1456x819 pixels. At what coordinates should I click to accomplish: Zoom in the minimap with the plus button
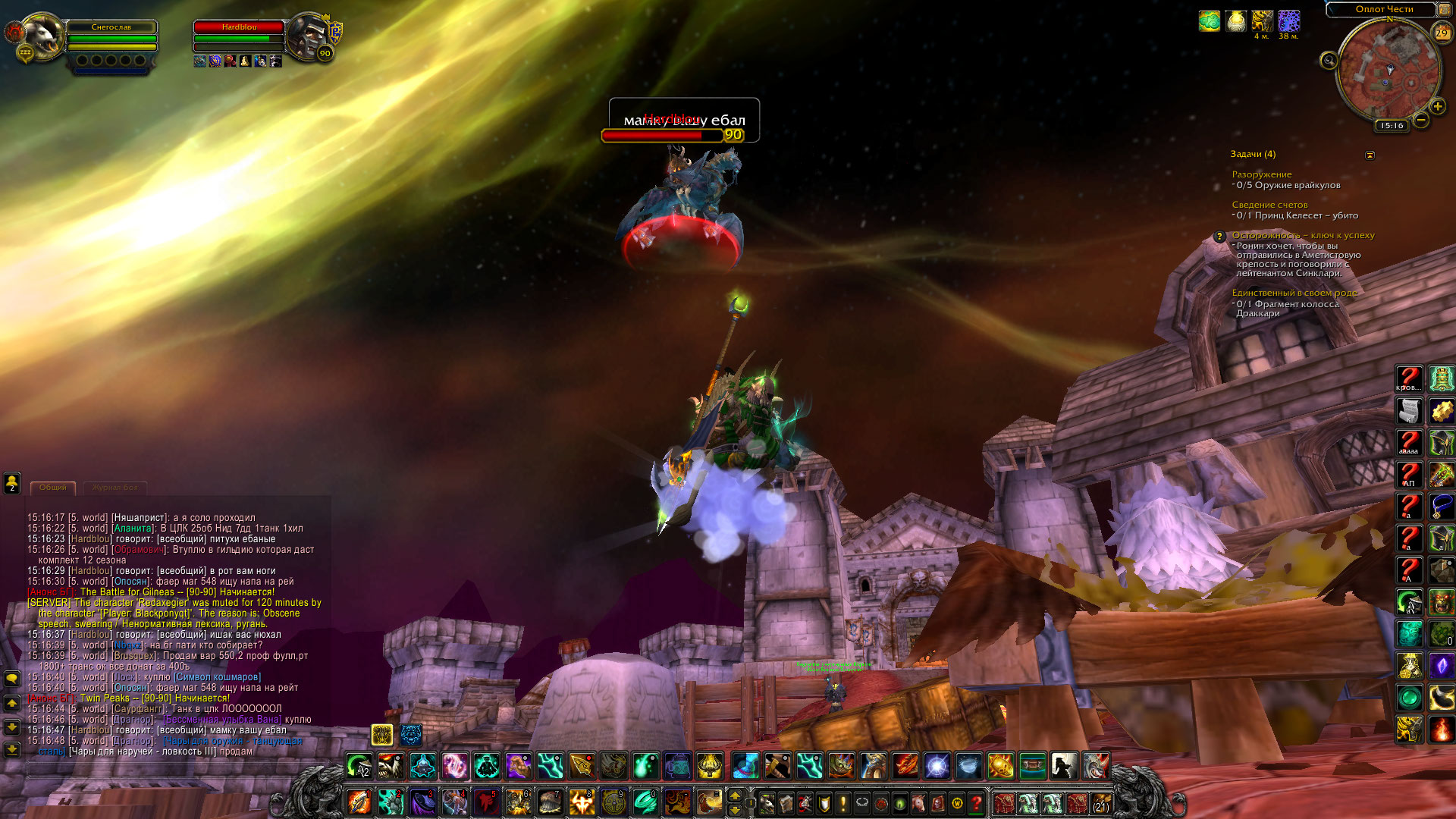pyautogui.click(x=1437, y=107)
